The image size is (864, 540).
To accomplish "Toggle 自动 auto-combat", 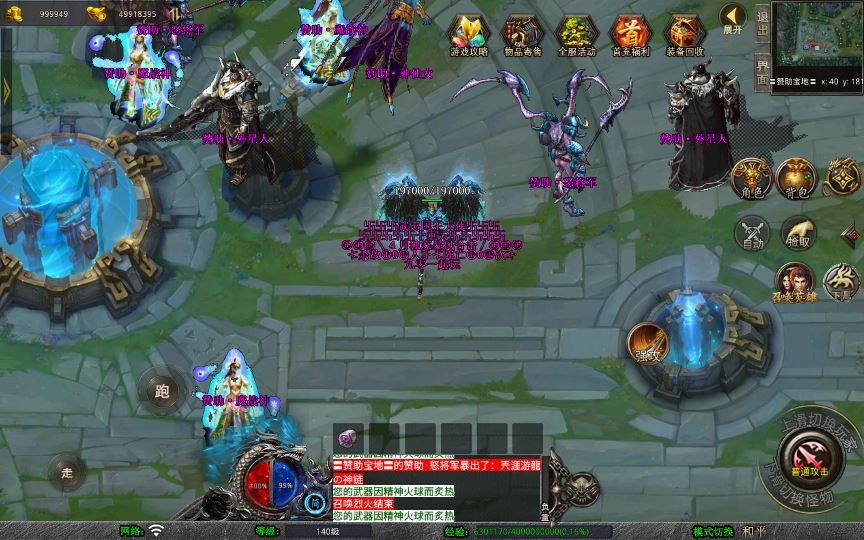I will pos(750,233).
